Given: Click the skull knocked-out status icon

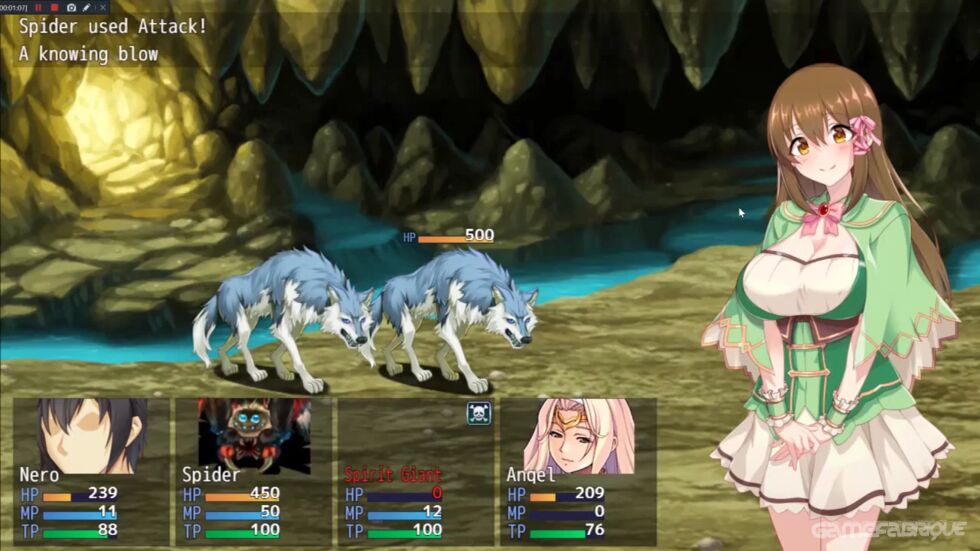Looking at the screenshot, I should pyautogui.click(x=478, y=413).
